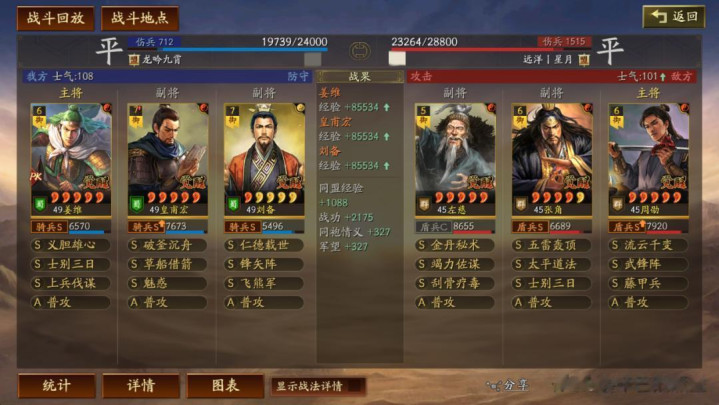The height and width of the screenshot is (405, 719).
Task: View the 流云千变 skill entry
Action: pyautogui.click(x=650, y=245)
